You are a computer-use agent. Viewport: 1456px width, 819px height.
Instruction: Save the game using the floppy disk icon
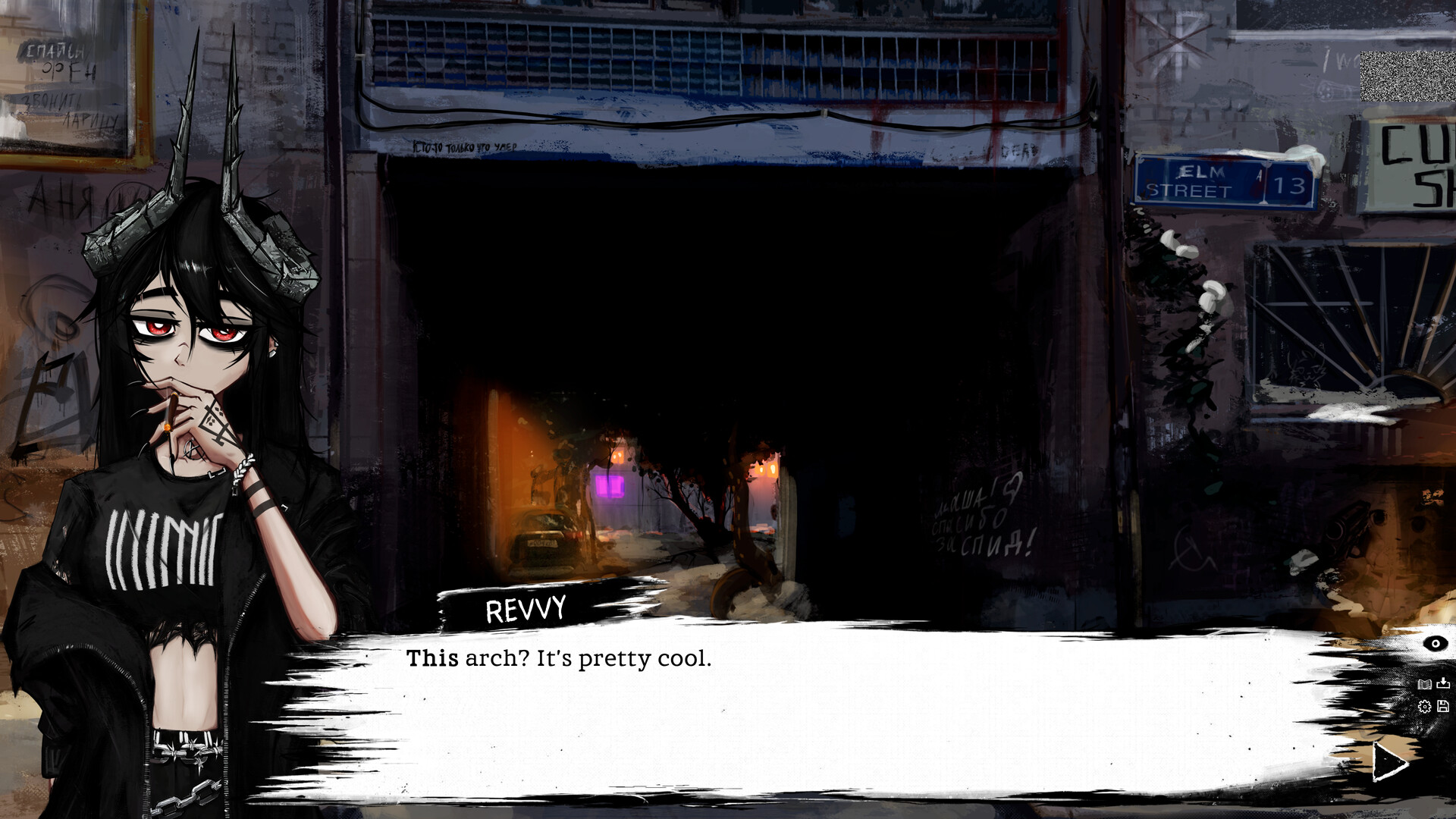point(1443,706)
